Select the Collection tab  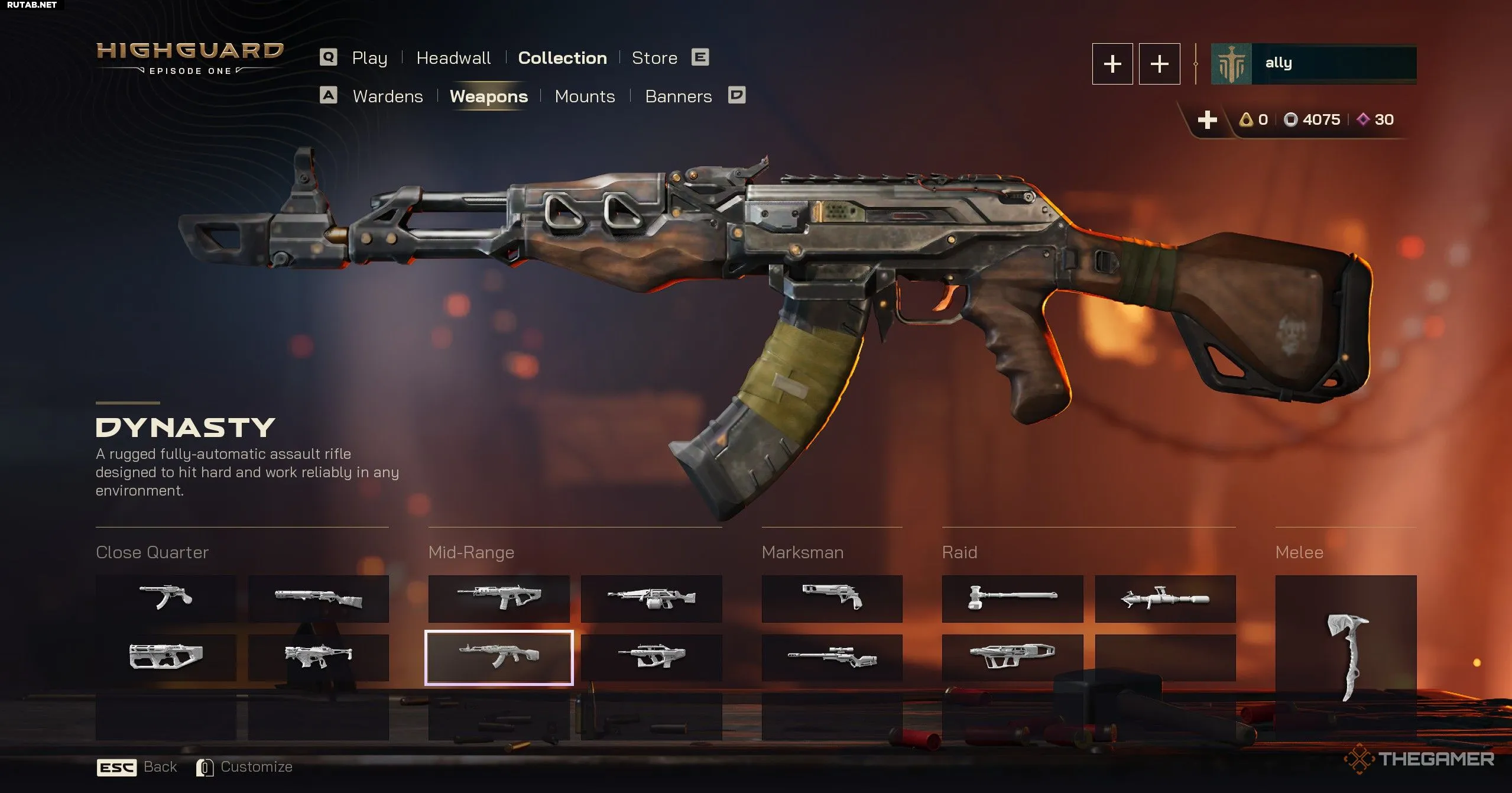pyautogui.click(x=562, y=58)
